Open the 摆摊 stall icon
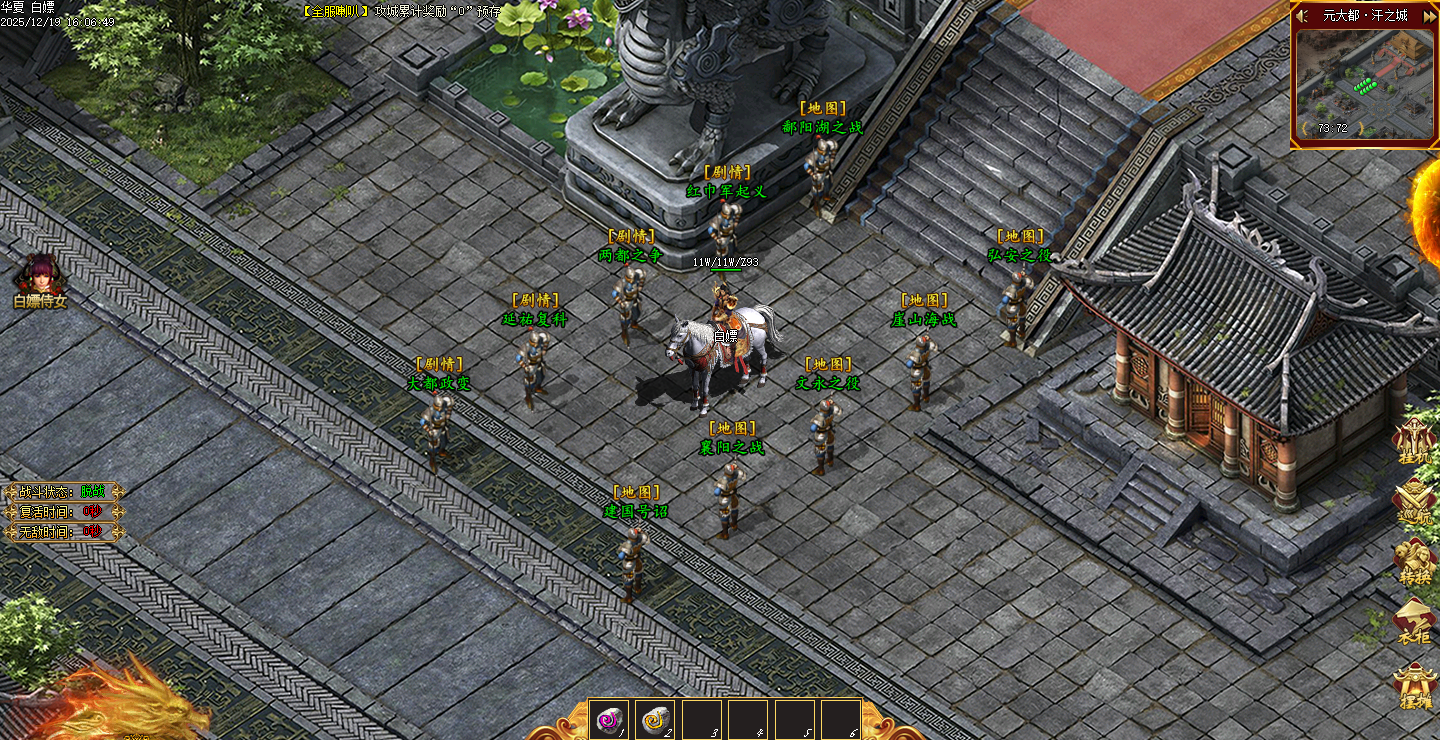Image resolution: width=1440 pixels, height=740 pixels. (x=1416, y=685)
